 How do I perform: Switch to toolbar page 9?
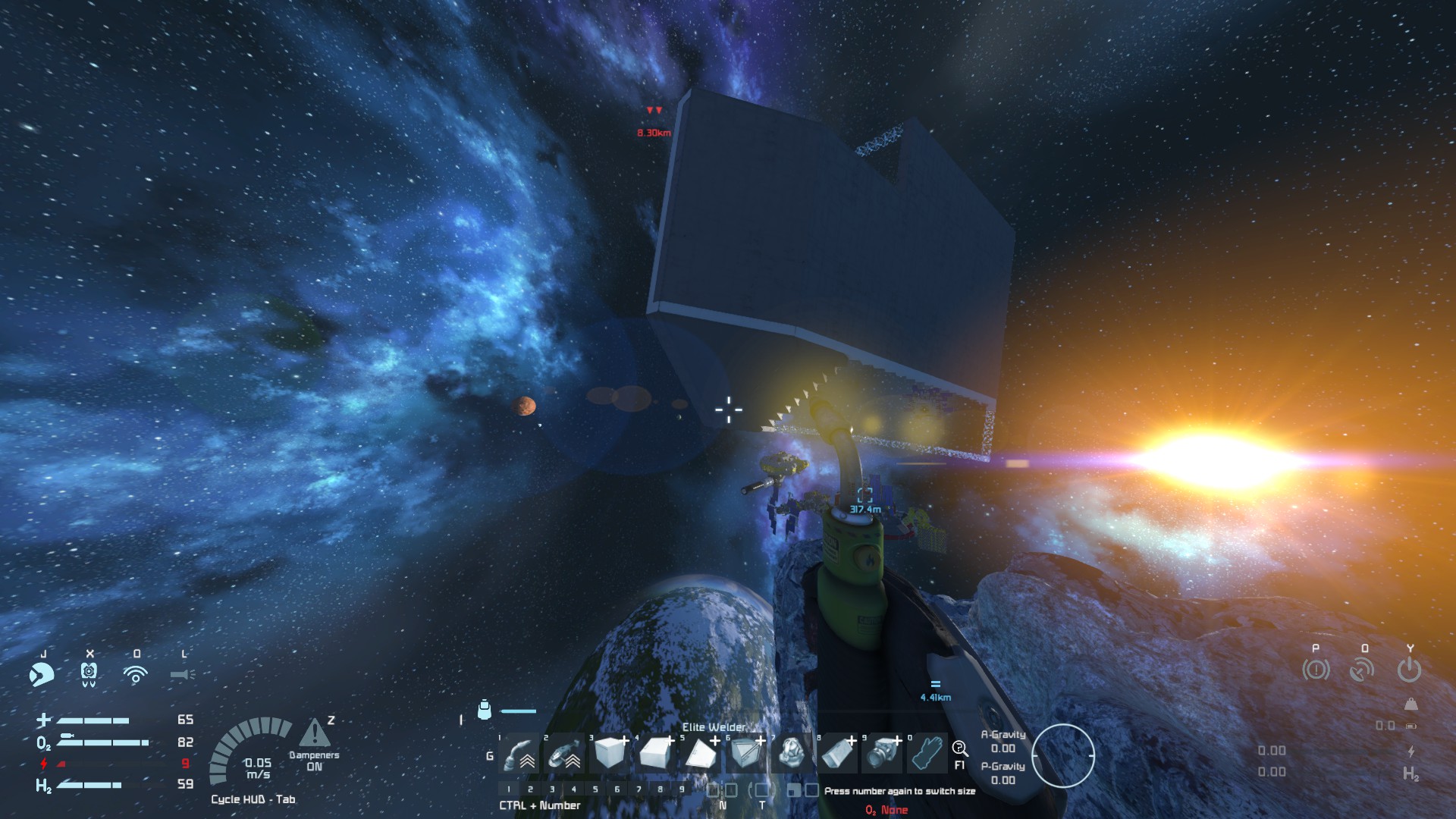click(x=682, y=789)
